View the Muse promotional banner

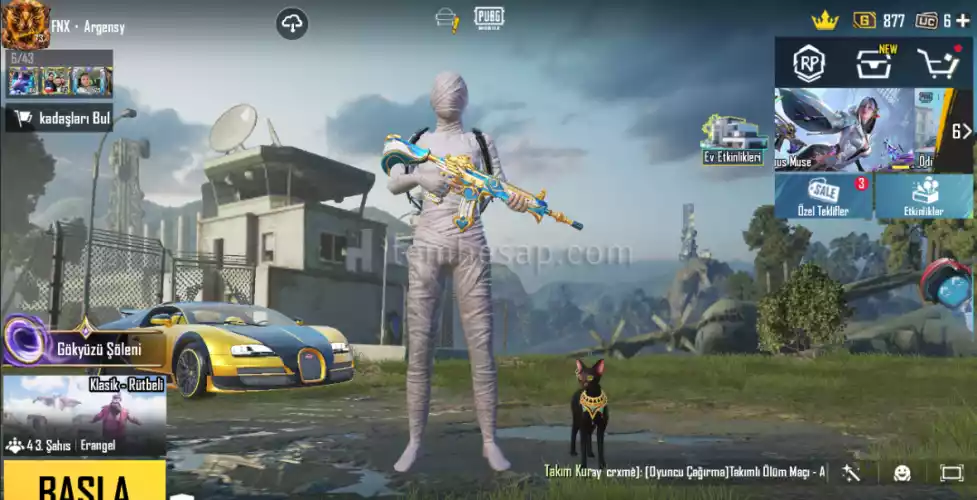843,130
